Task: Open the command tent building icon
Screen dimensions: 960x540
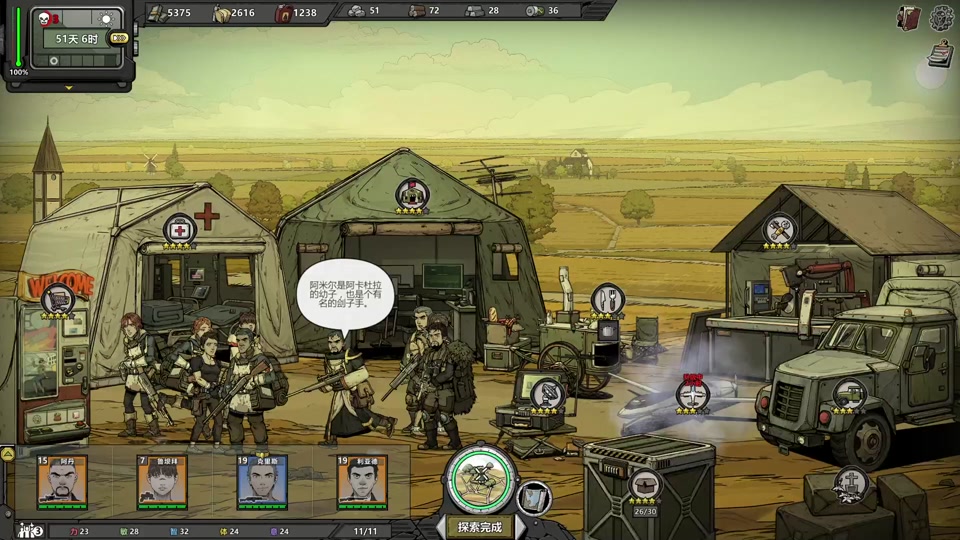Action: point(411,193)
